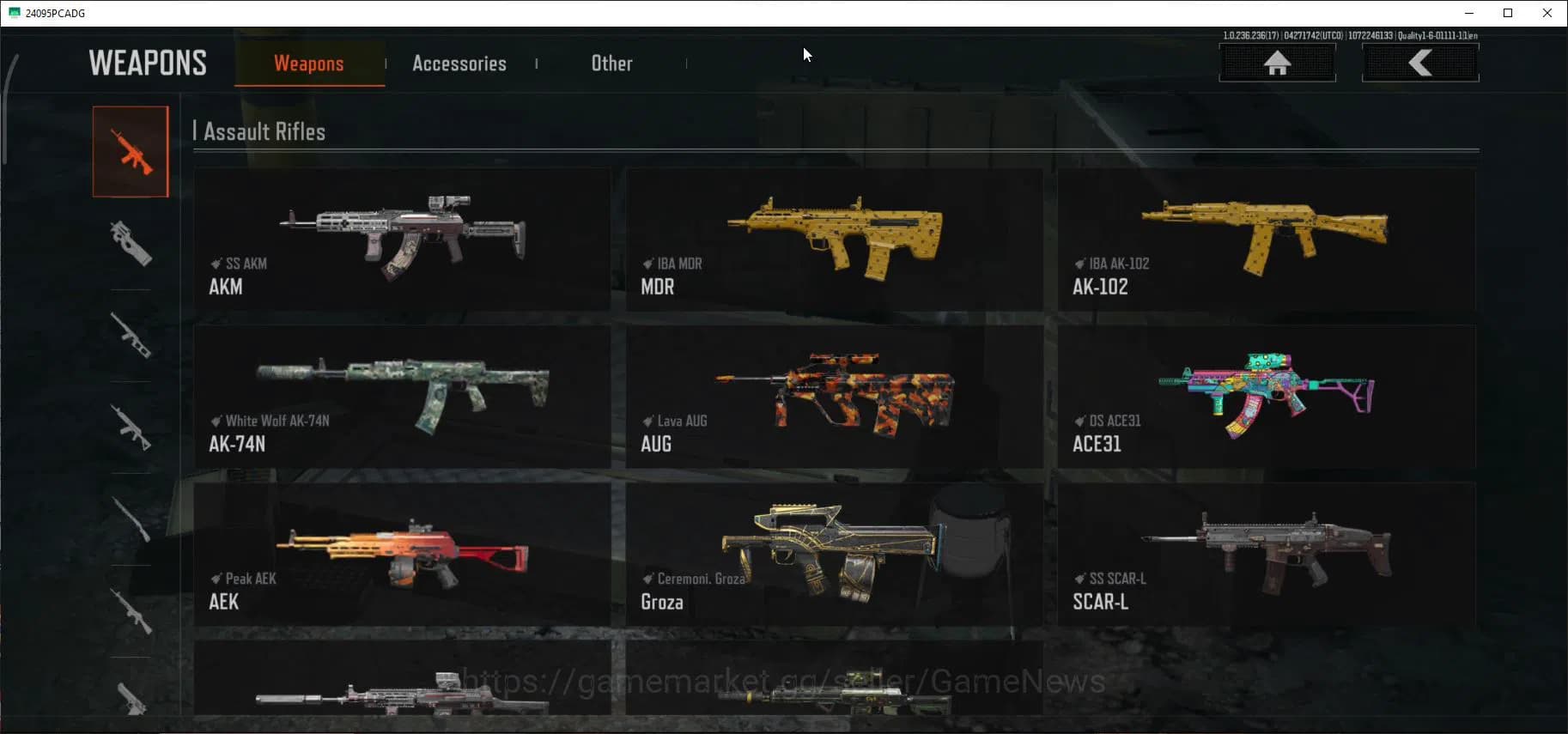1568x734 pixels.
Task: Open the Other tab
Action: [x=611, y=63]
